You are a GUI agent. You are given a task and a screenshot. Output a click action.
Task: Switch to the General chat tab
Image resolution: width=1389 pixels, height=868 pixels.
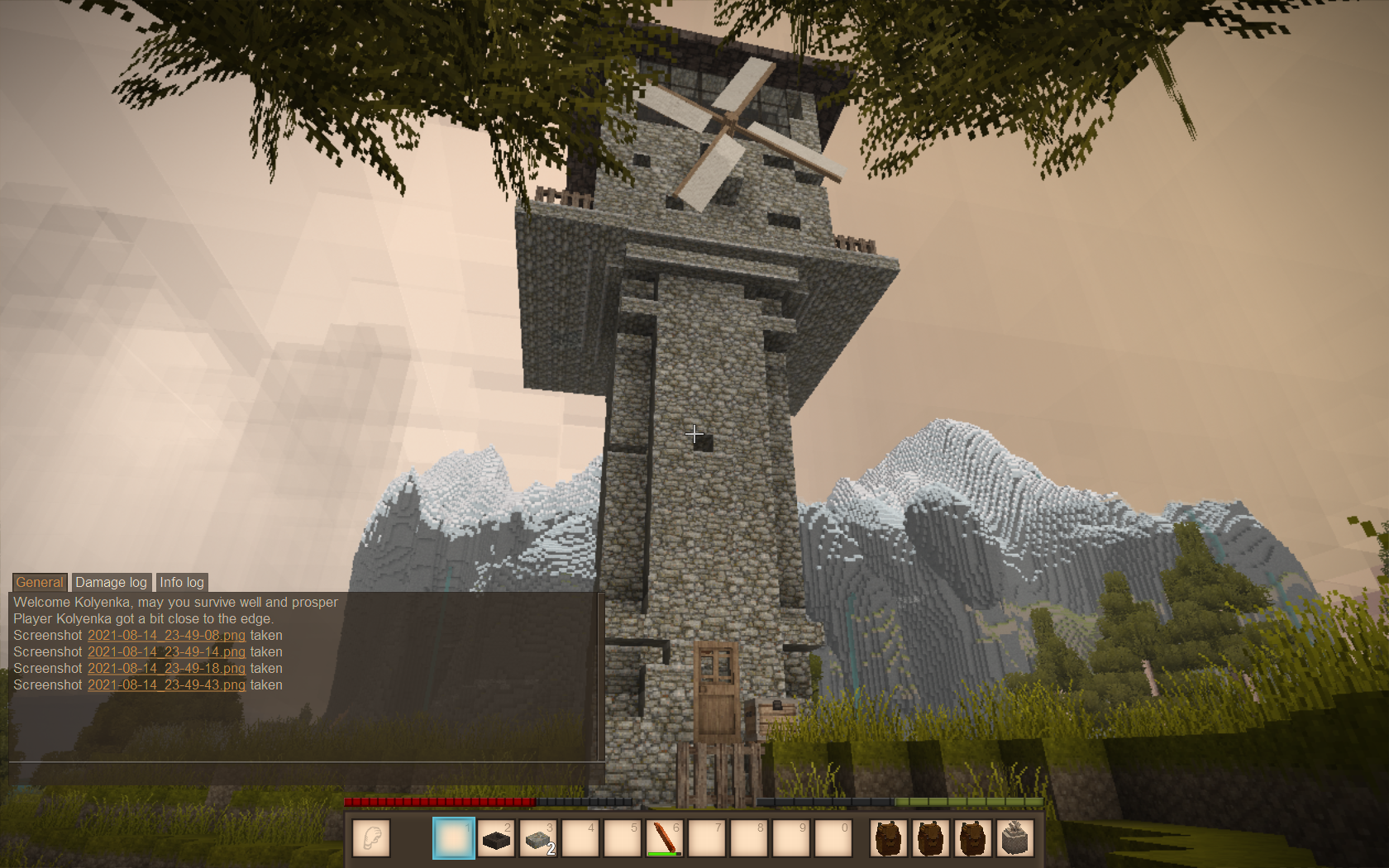(40, 582)
